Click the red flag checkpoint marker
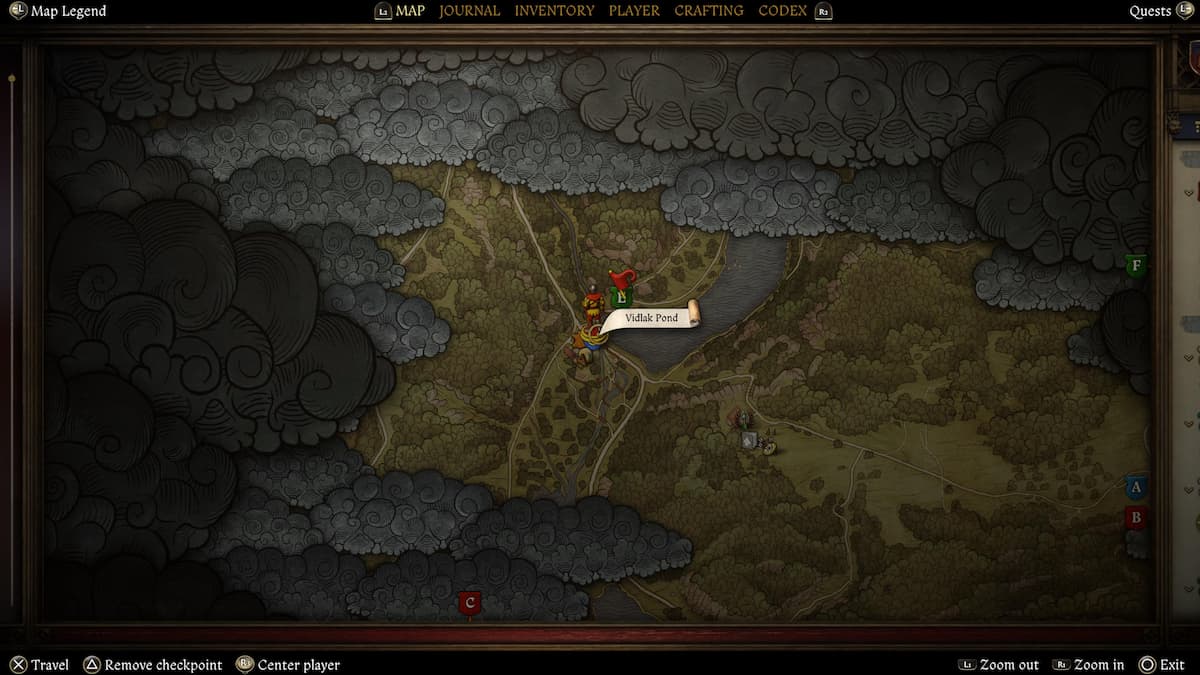This screenshot has height=675, width=1200. (622, 280)
